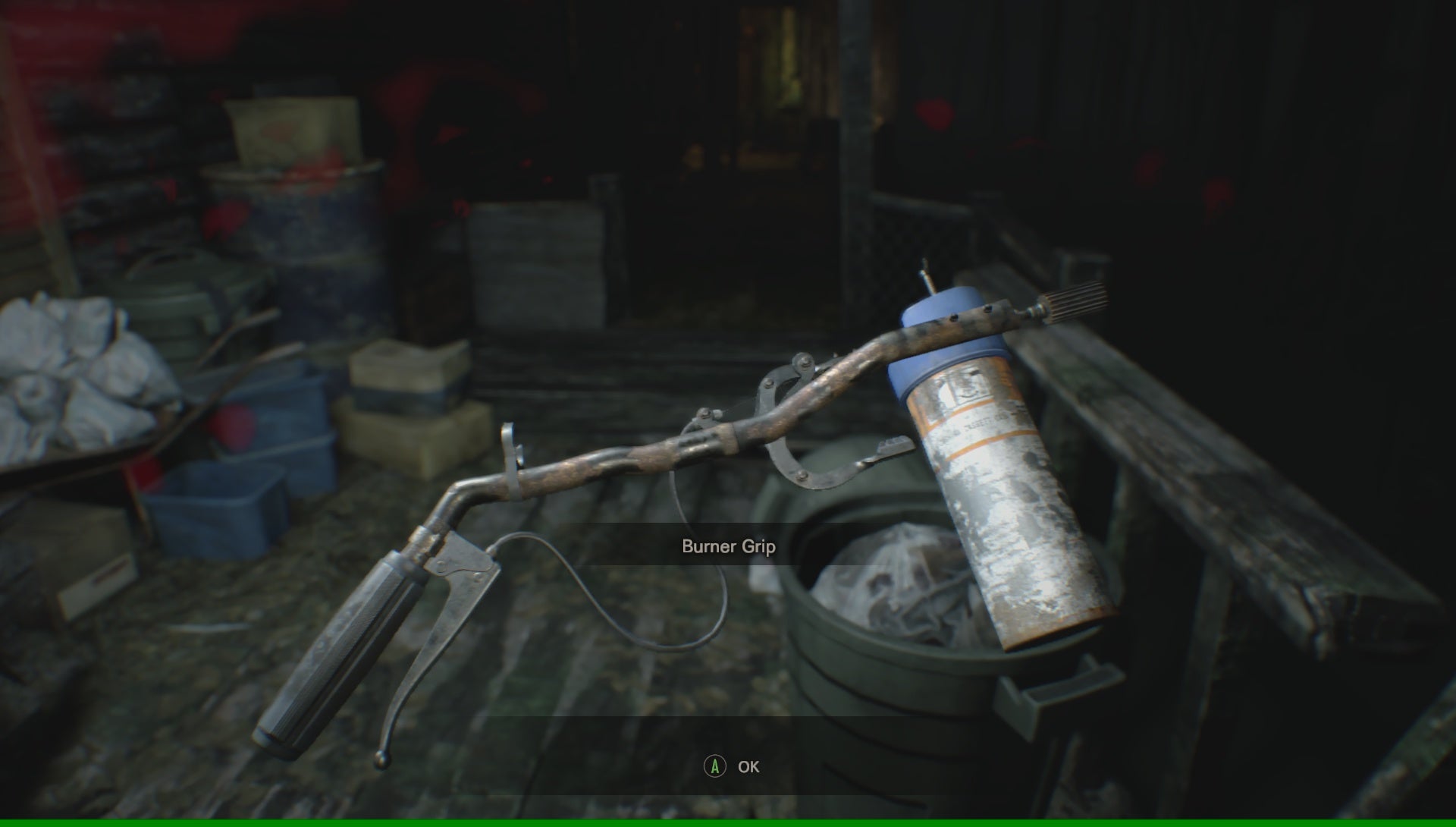This screenshot has width=1456, height=827.
Task: Click the green progress bar at bottom
Action: pyautogui.click(x=728, y=822)
